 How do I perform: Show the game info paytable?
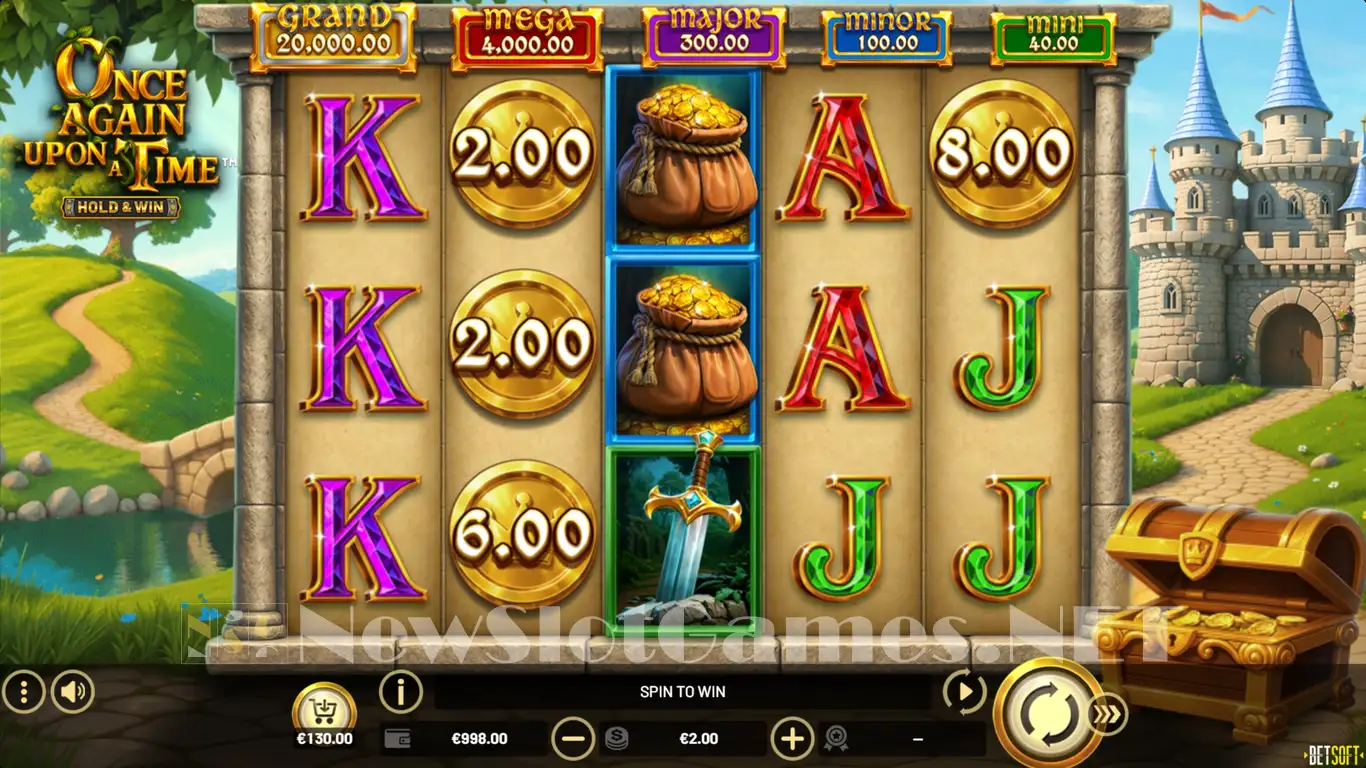pos(401,691)
